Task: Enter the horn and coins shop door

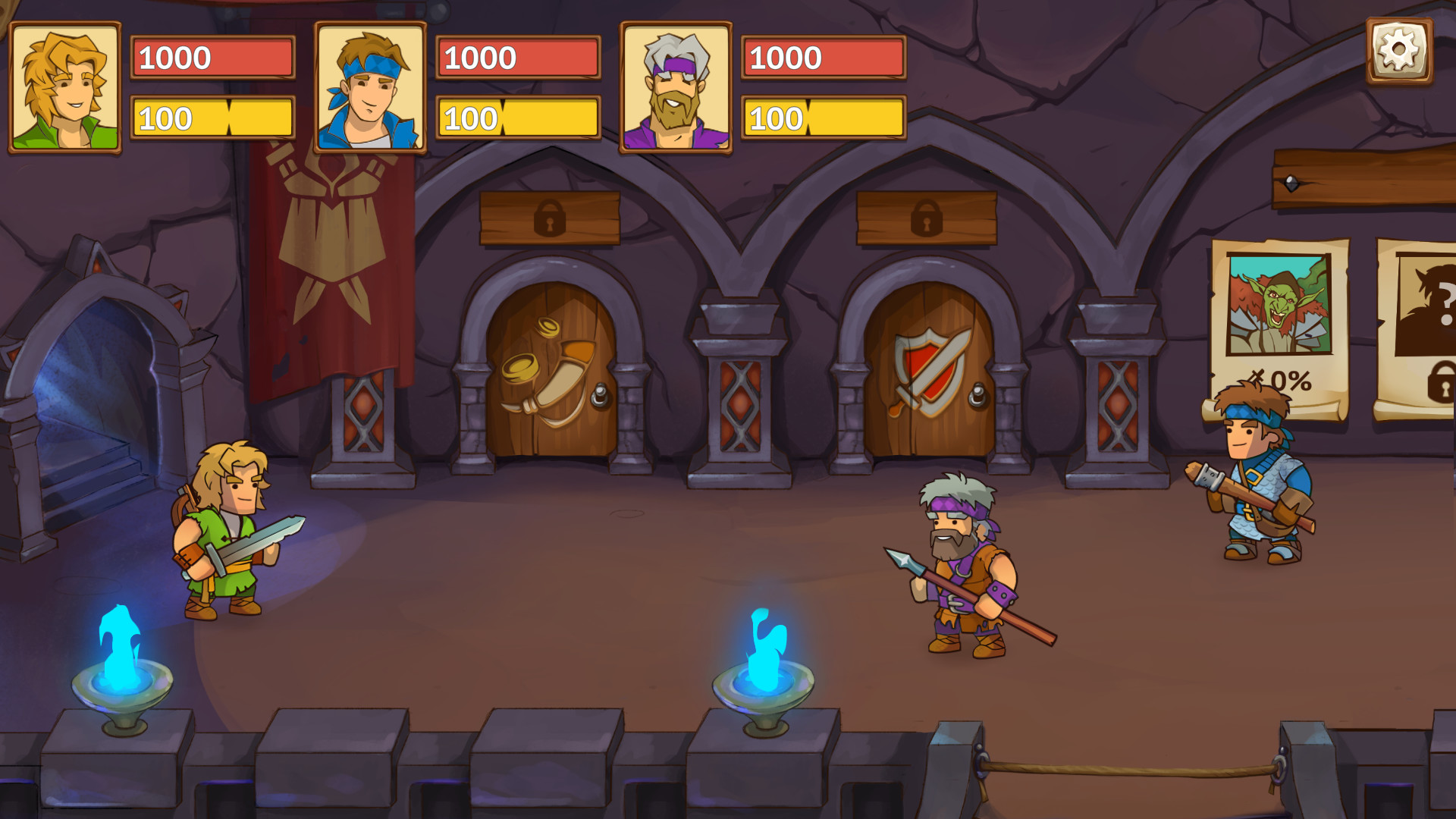Action: (x=551, y=372)
